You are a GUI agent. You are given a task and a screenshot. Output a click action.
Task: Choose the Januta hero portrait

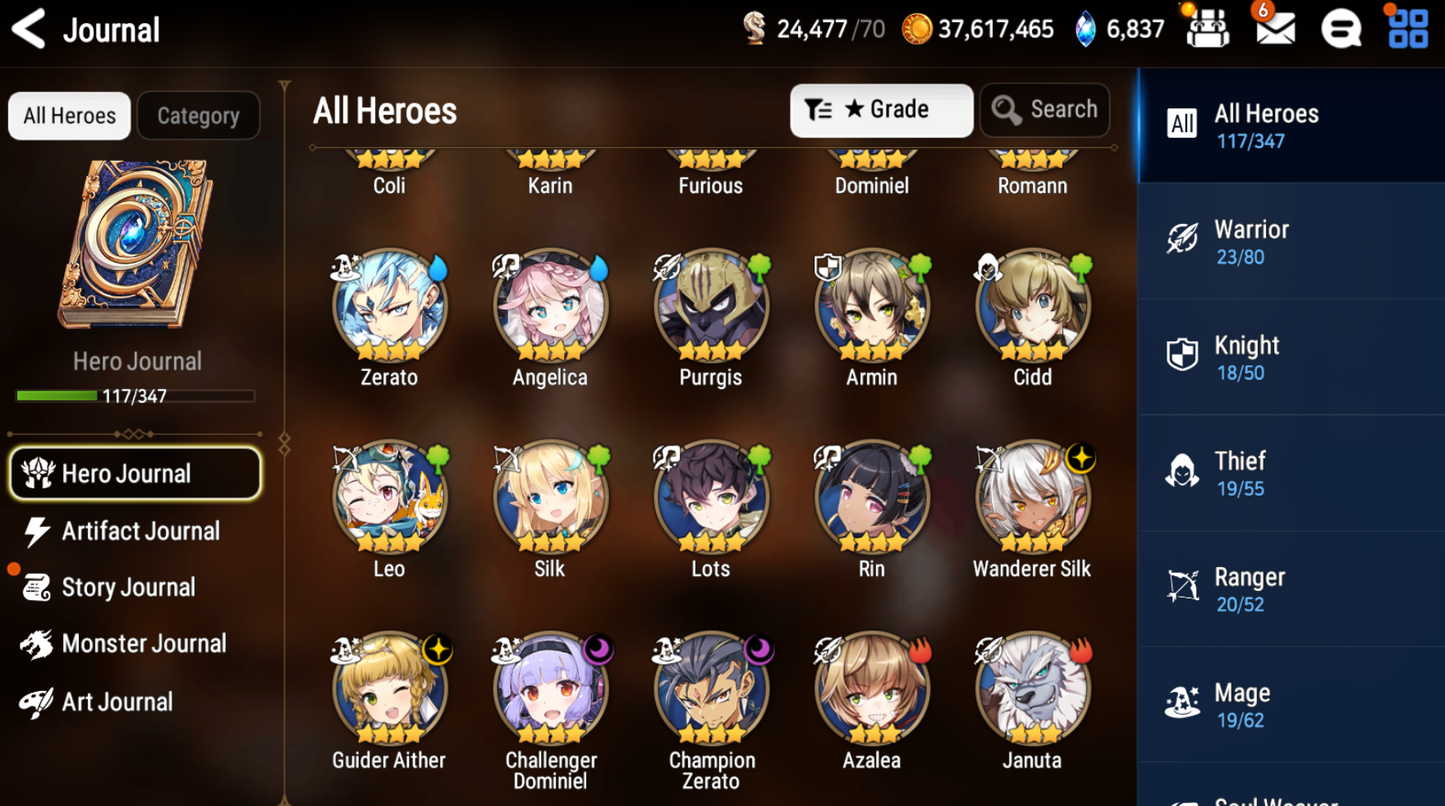(x=1032, y=690)
